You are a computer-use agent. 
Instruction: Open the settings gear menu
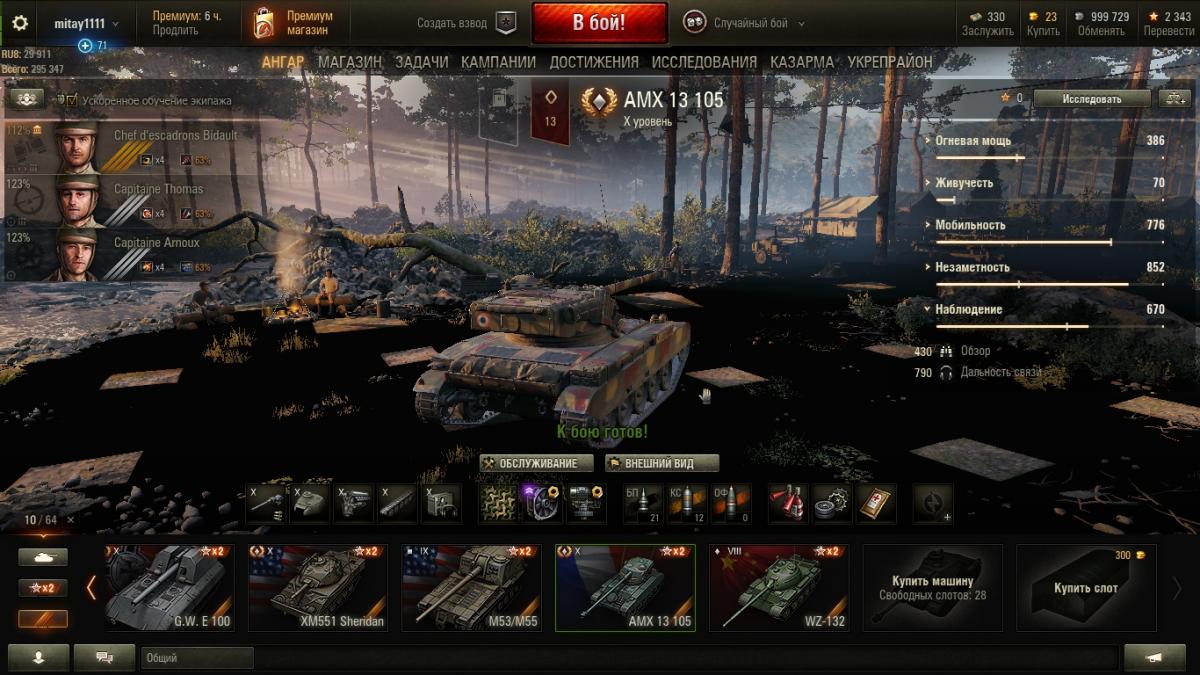[x=20, y=23]
